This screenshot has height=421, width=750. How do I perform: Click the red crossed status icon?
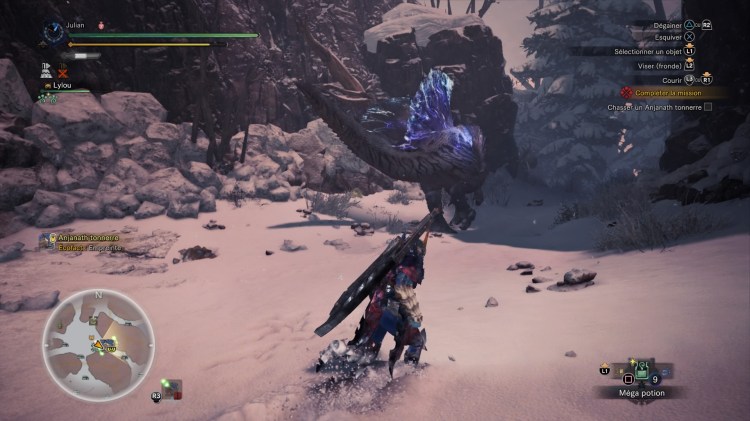pos(63,73)
